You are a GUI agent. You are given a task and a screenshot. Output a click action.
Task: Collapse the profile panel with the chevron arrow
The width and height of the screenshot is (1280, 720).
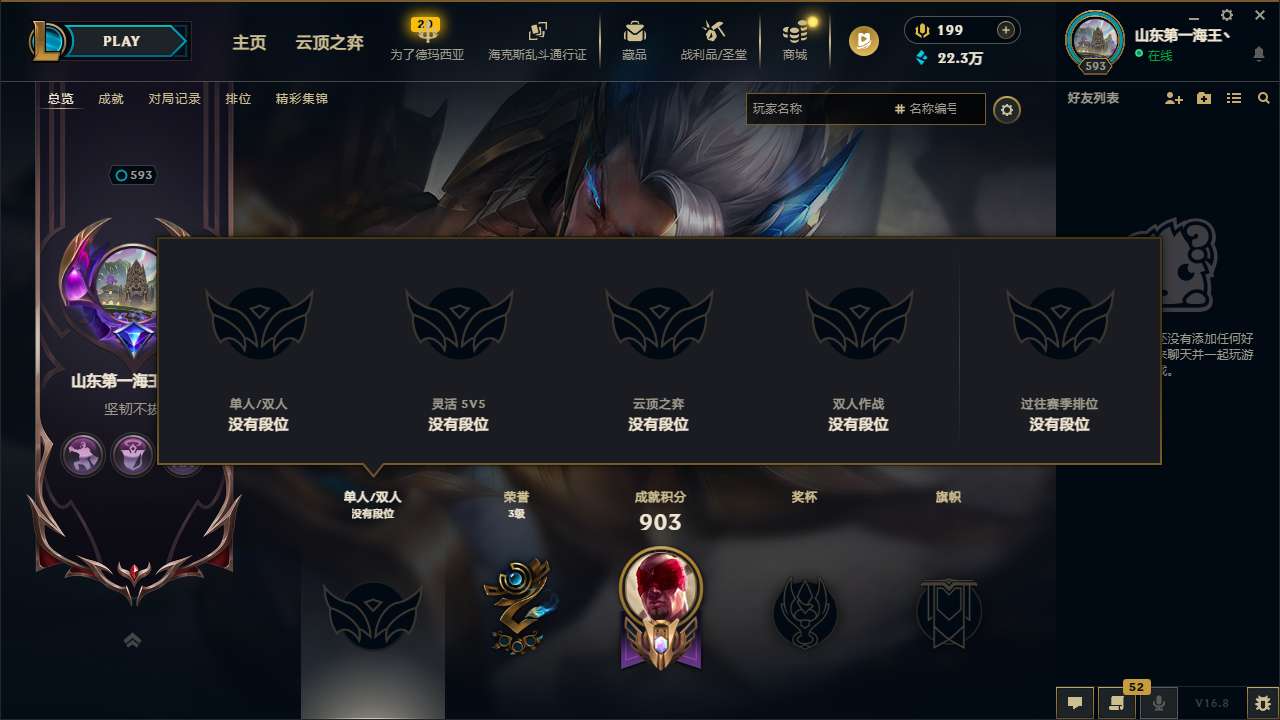[x=133, y=640]
